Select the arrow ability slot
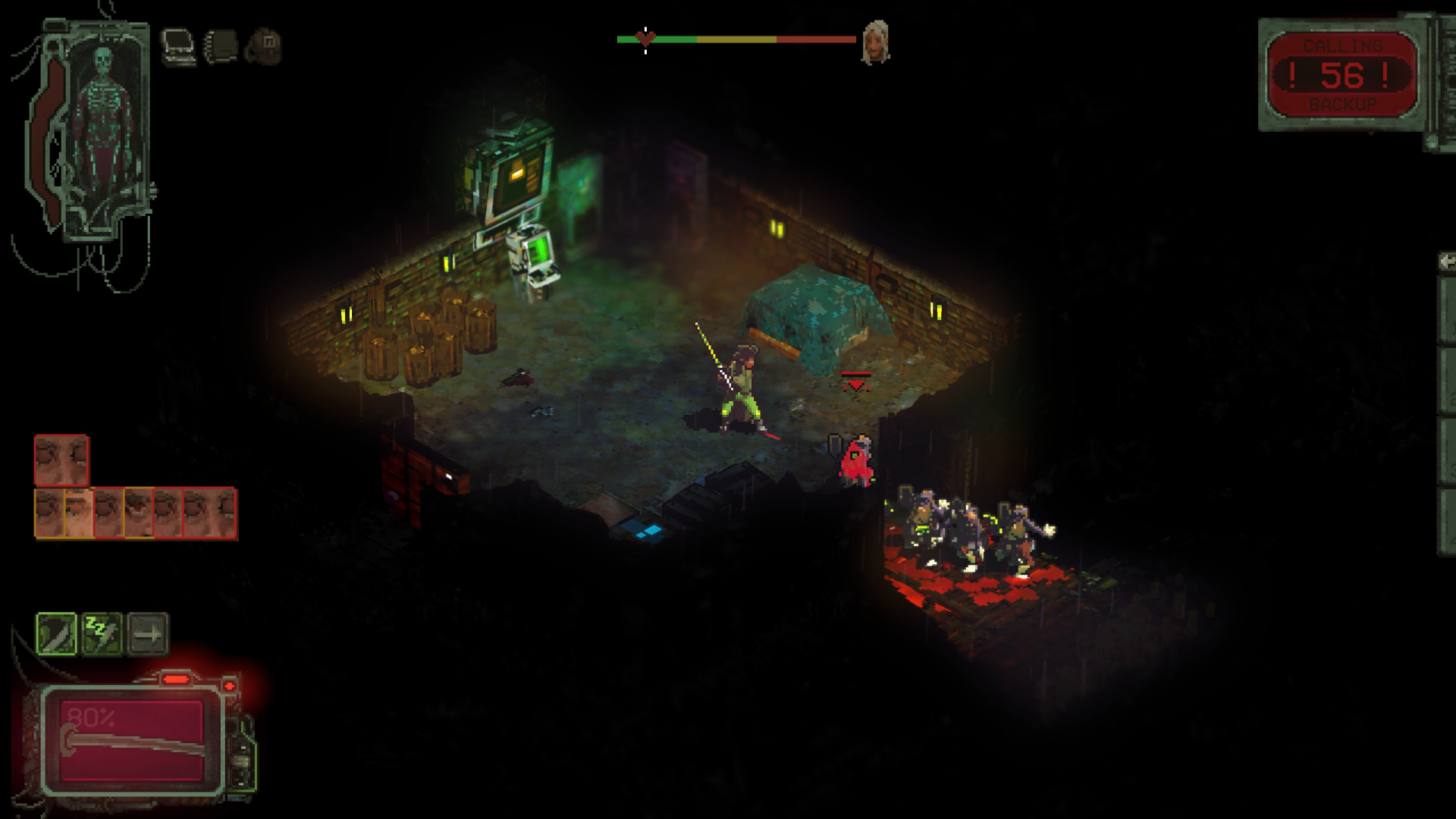The image size is (1456, 819). [x=148, y=633]
